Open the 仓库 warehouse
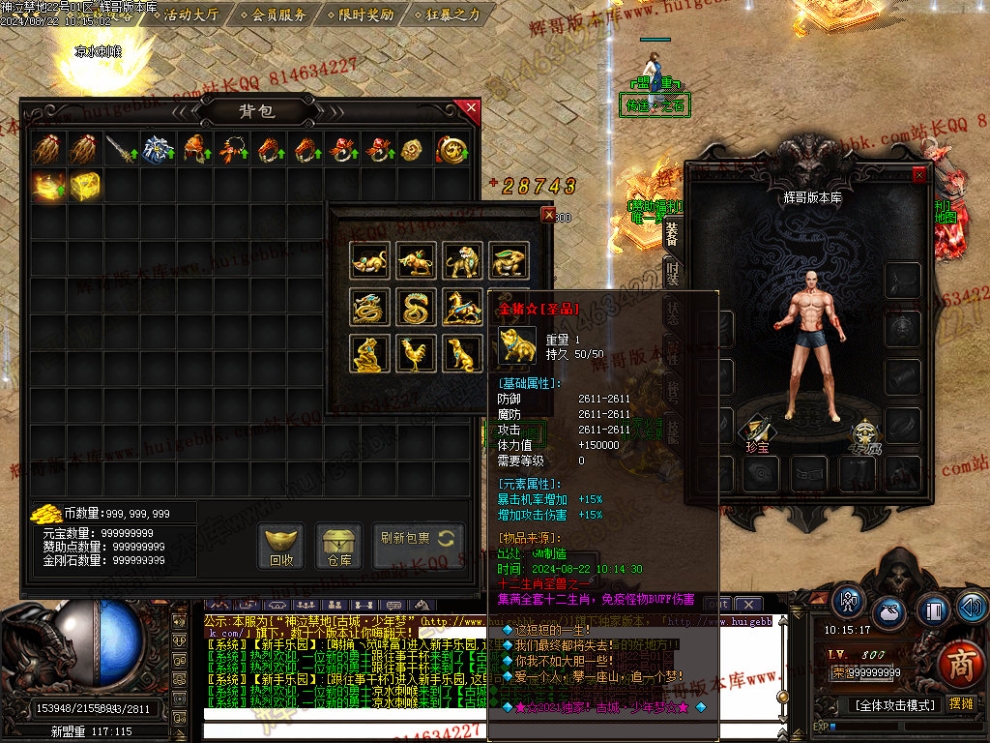 340,546
